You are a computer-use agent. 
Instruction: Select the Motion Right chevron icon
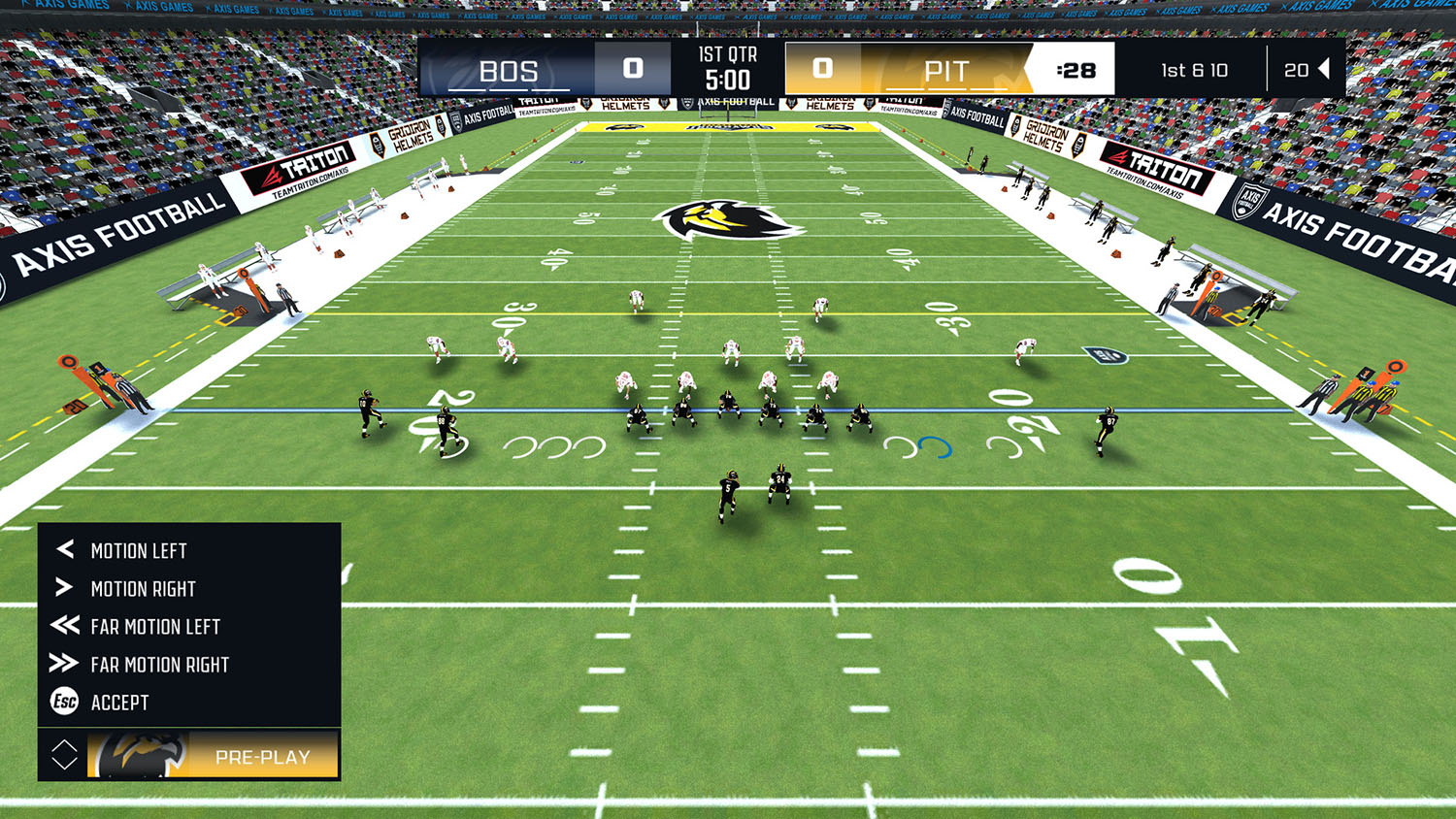pos(64,588)
